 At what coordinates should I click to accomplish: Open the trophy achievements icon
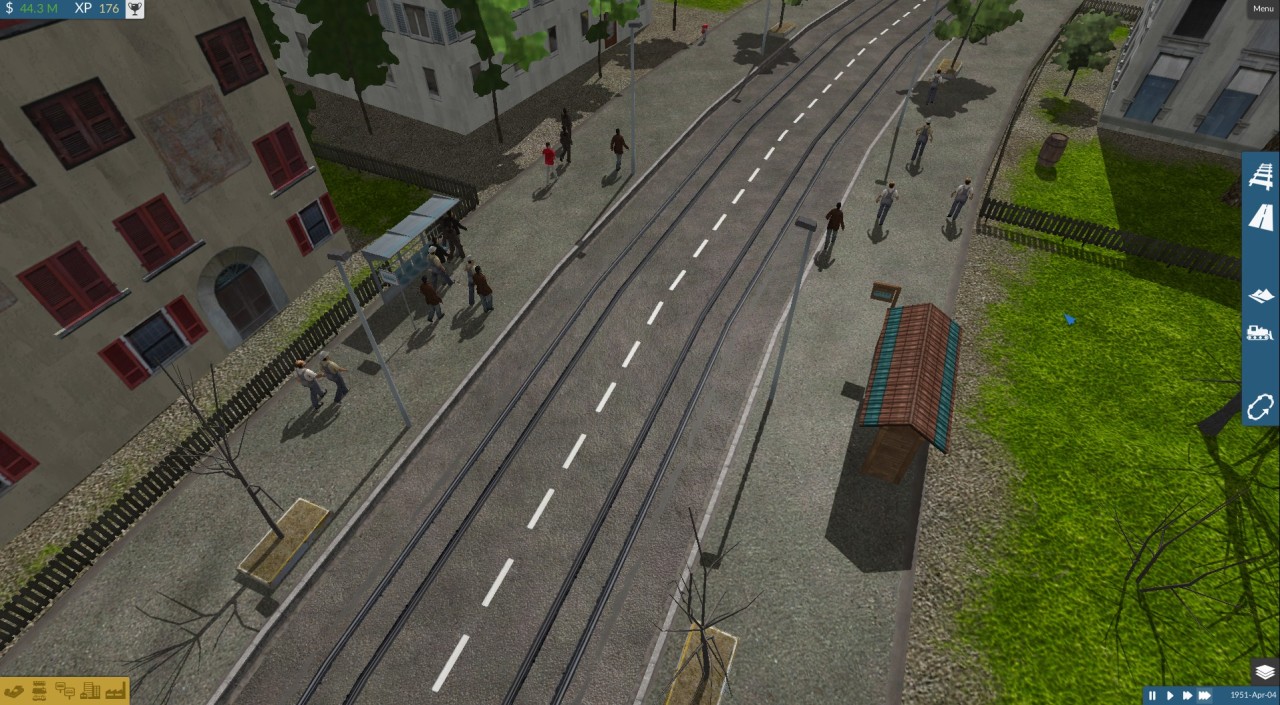click(x=134, y=9)
